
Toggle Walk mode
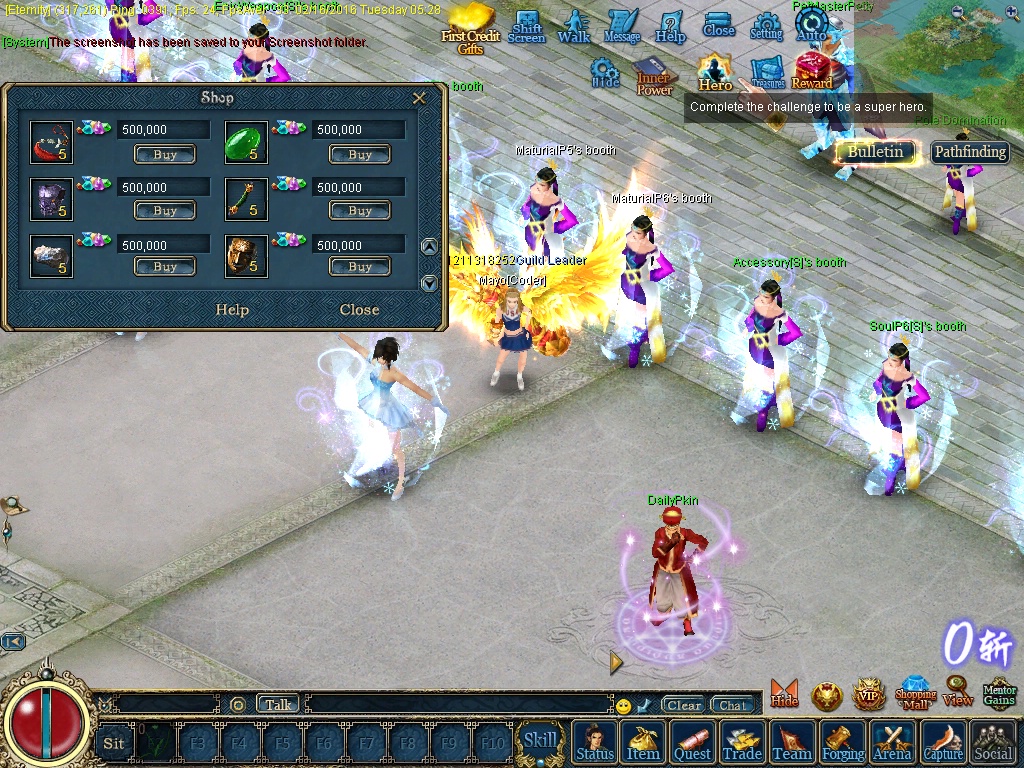click(574, 26)
